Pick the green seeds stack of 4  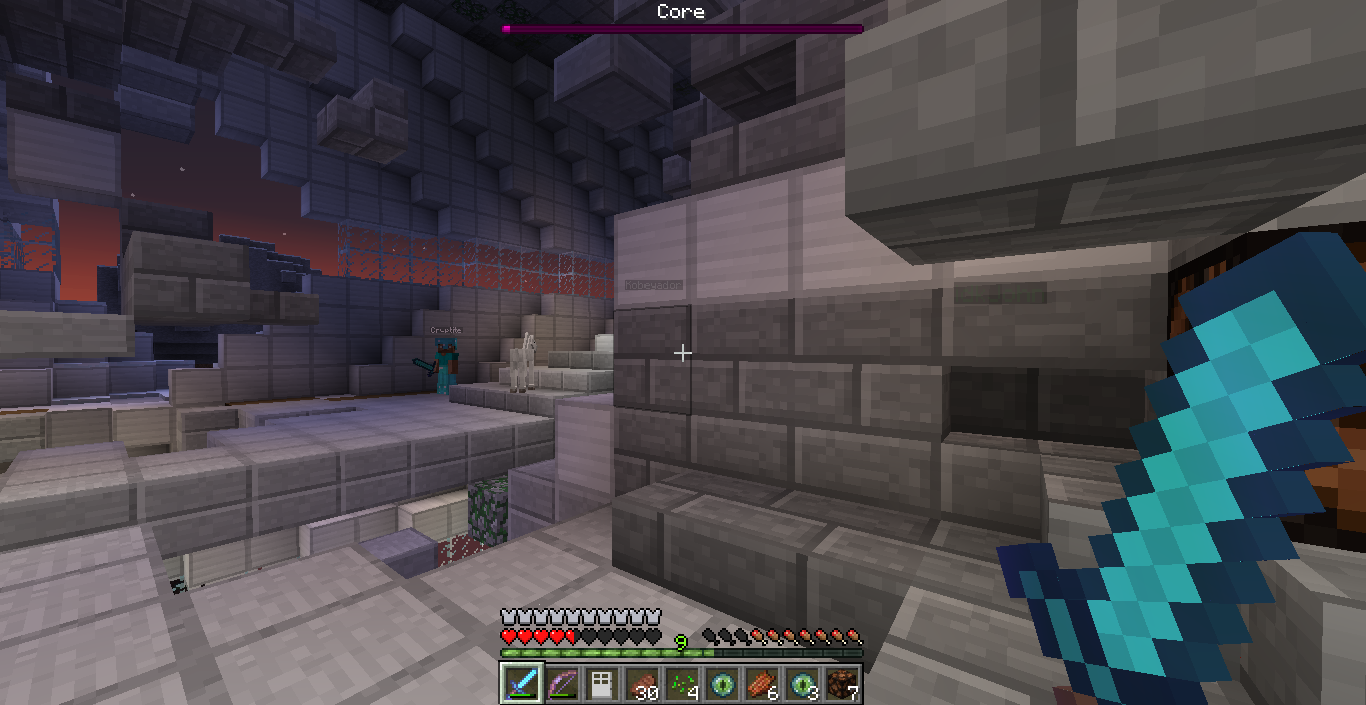click(x=682, y=683)
